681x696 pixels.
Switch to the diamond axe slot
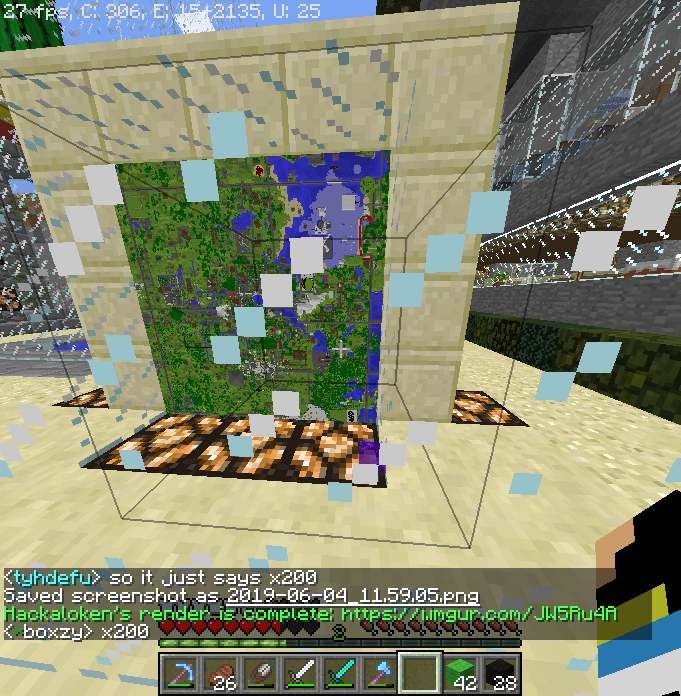click(x=378, y=673)
